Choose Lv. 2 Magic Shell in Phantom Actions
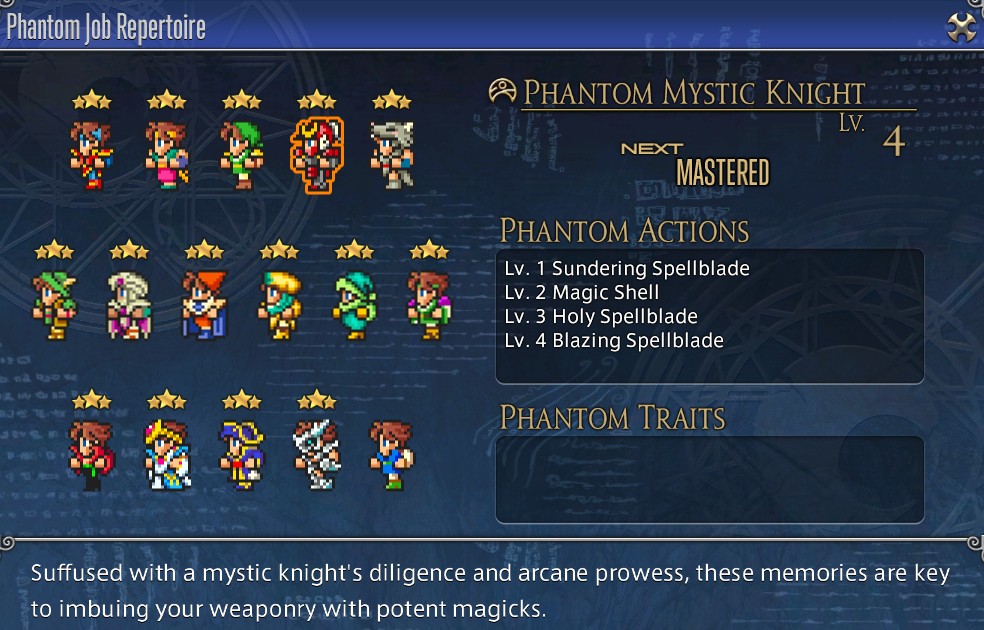This screenshot has width=984, height=630. (x=582, y=292)
